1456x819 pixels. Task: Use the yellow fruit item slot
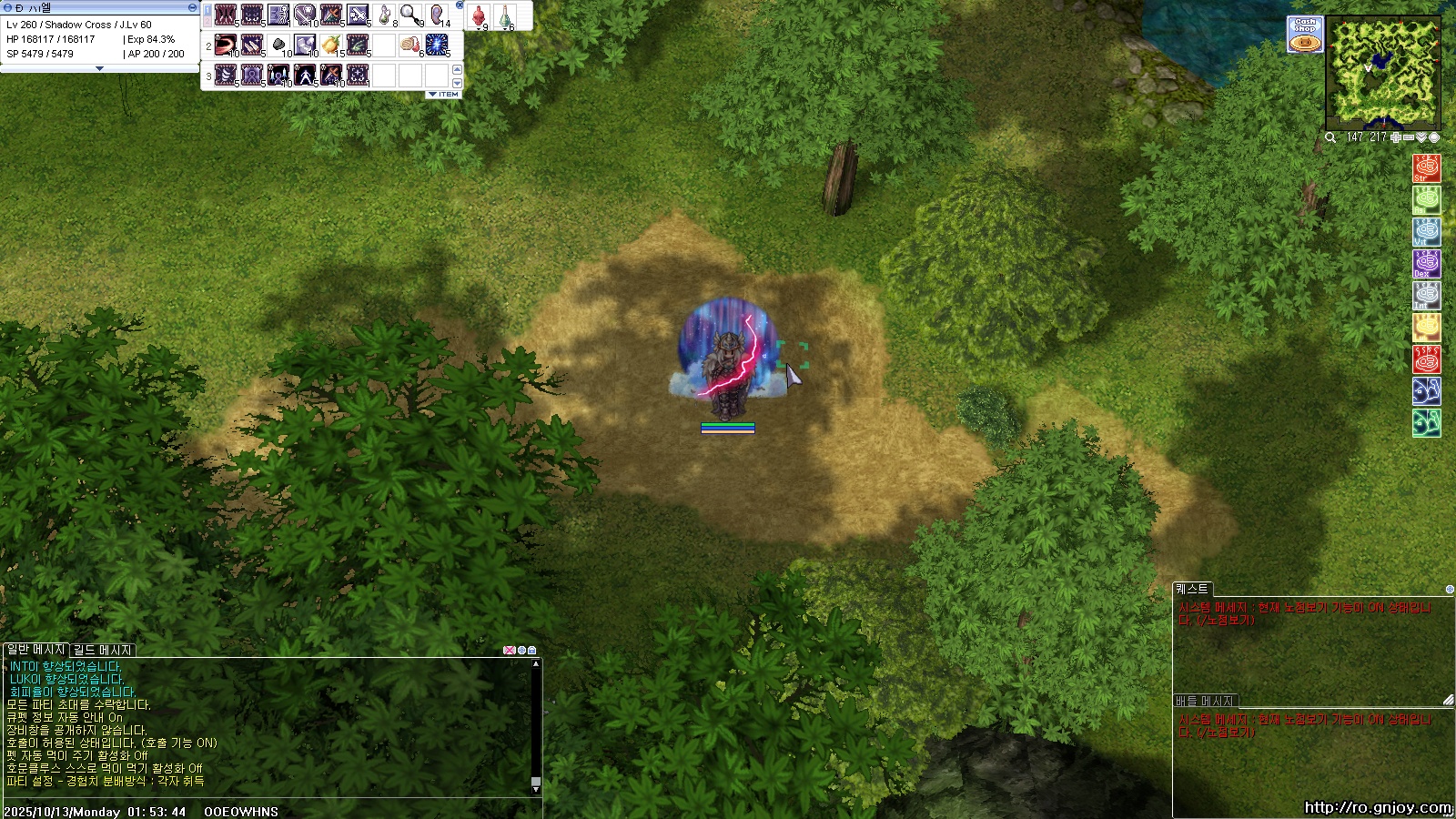click(x=331, y=45)
